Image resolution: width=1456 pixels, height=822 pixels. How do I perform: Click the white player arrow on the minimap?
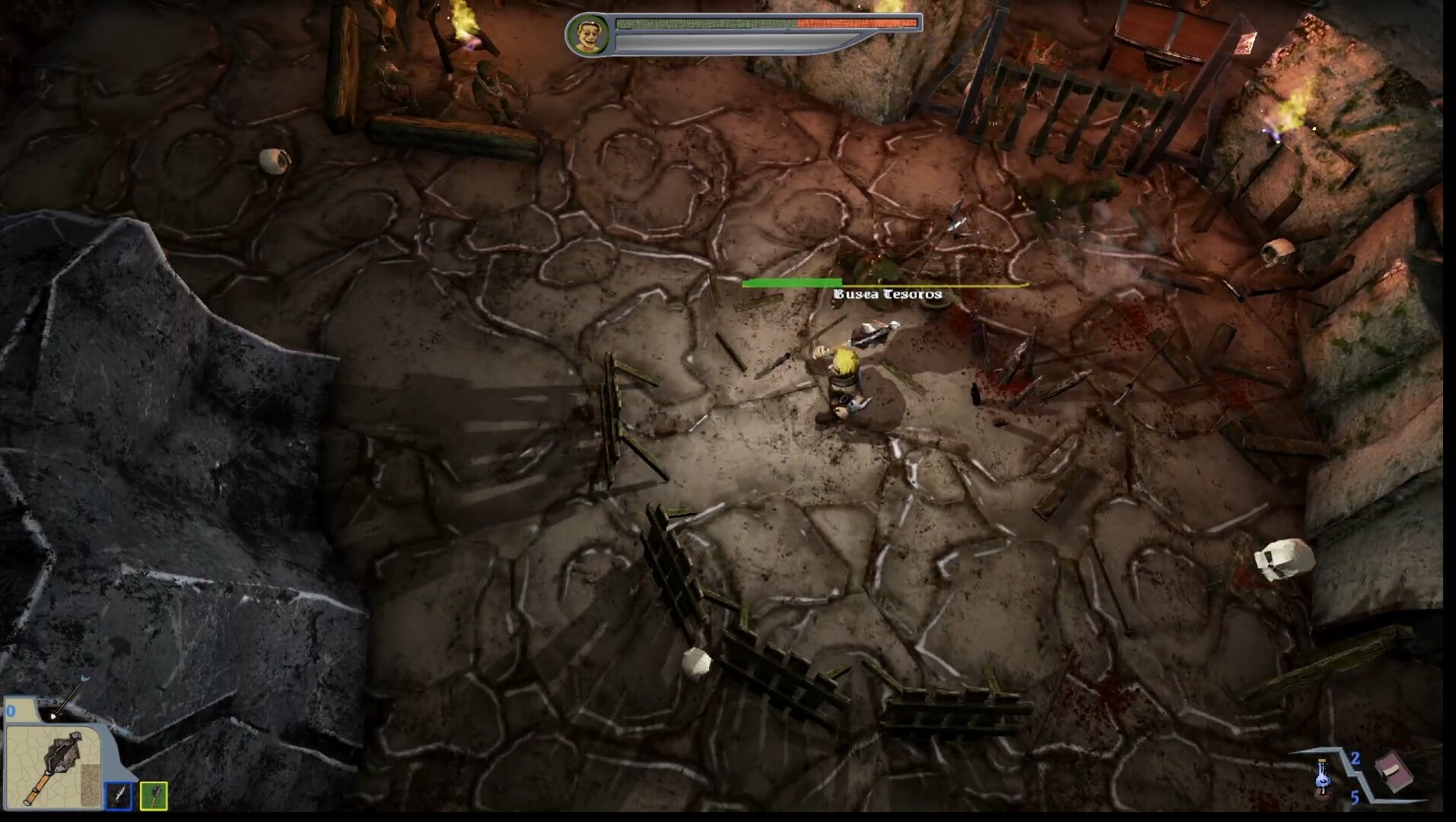53,716
